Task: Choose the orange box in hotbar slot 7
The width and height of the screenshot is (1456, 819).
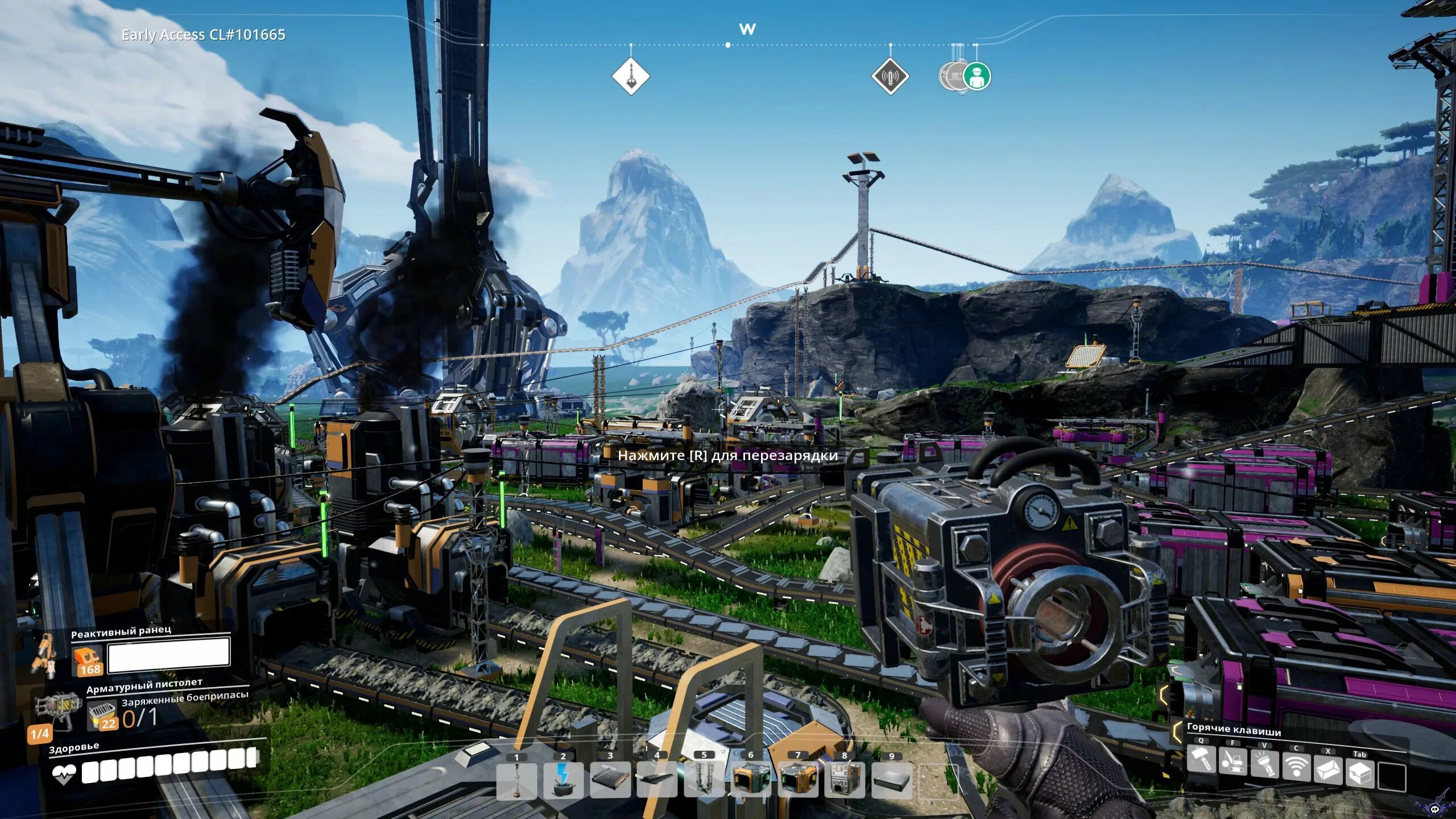Action: click(797, 781)
